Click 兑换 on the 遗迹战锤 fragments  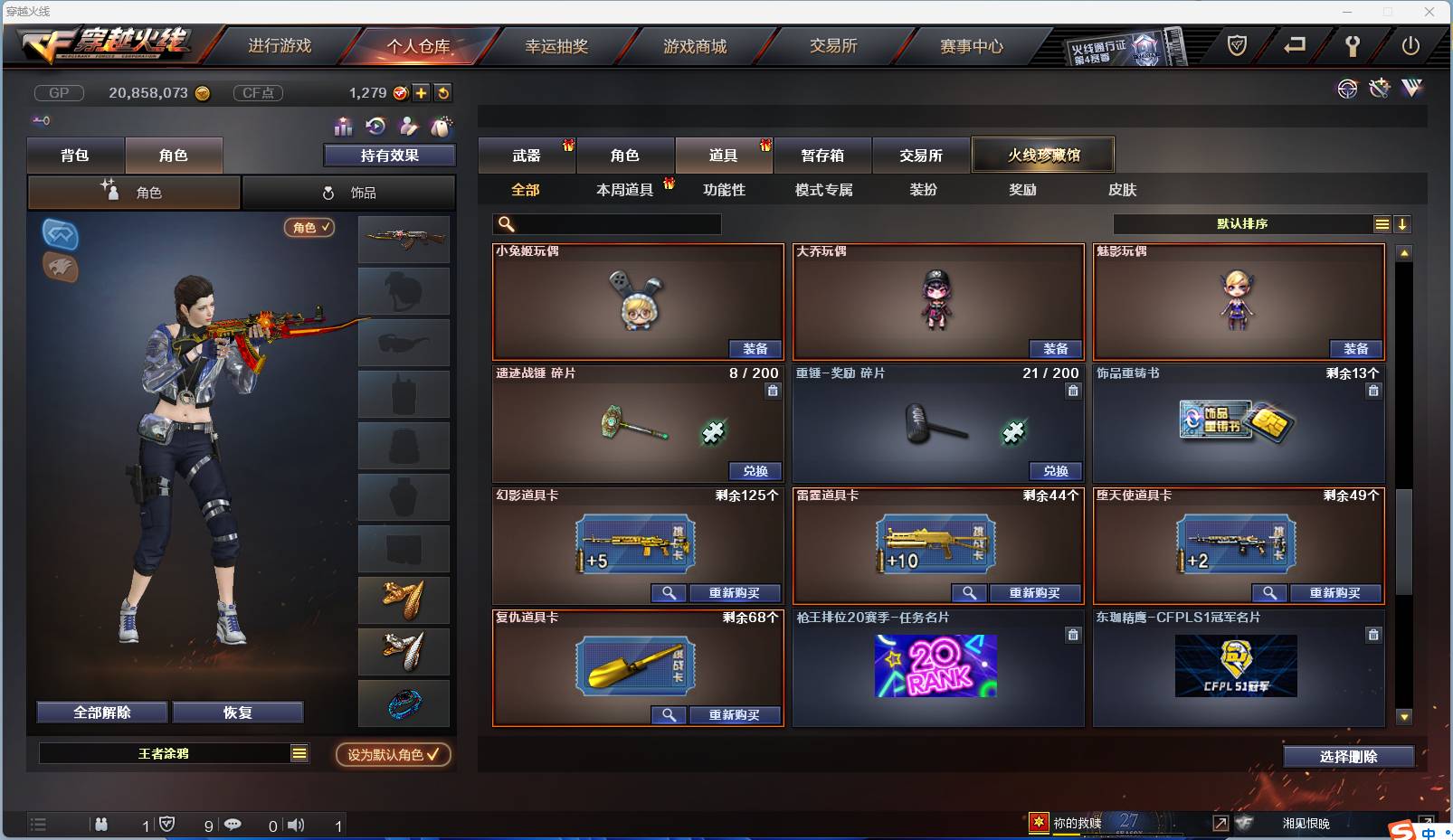click(755, 471)
